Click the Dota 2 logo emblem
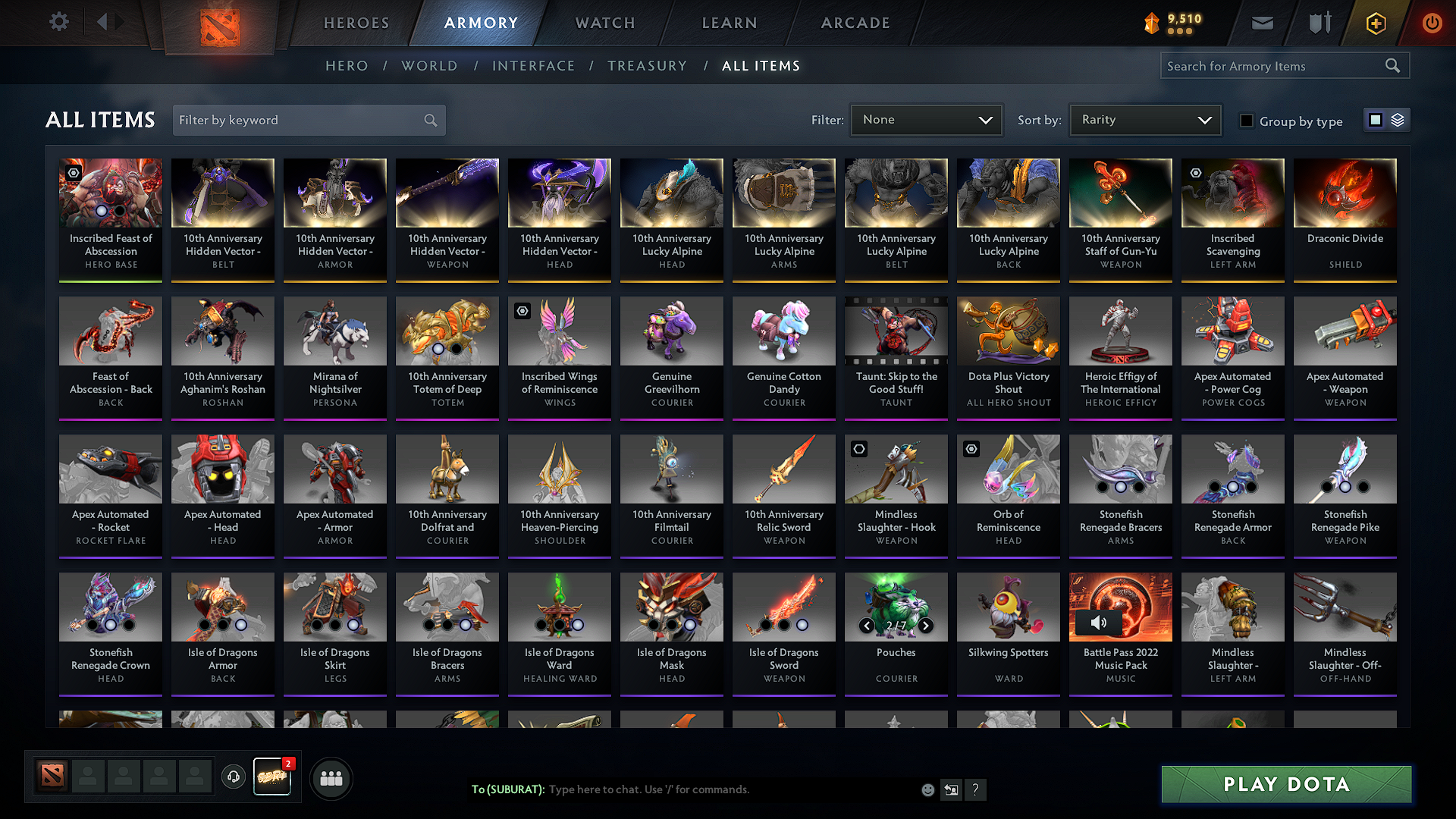Viewport: 1456px width, 819px height. pos(218,23)
